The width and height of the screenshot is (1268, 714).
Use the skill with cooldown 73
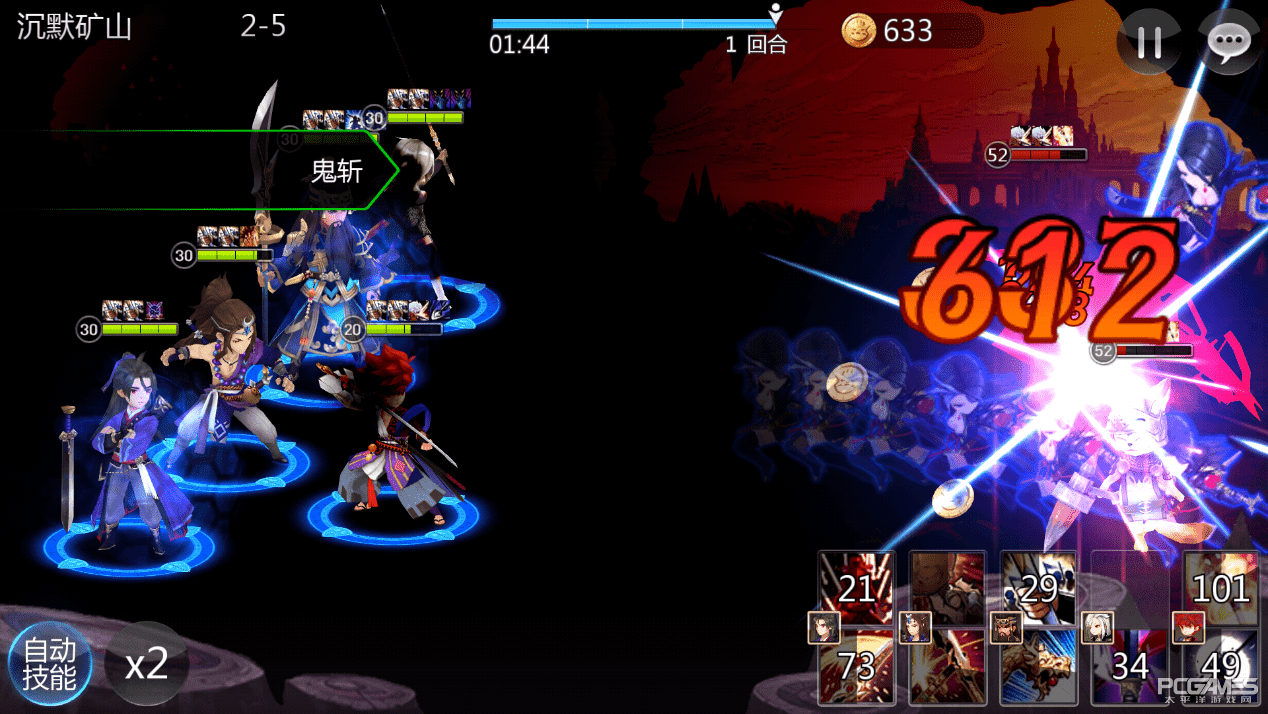pos(857,667)
